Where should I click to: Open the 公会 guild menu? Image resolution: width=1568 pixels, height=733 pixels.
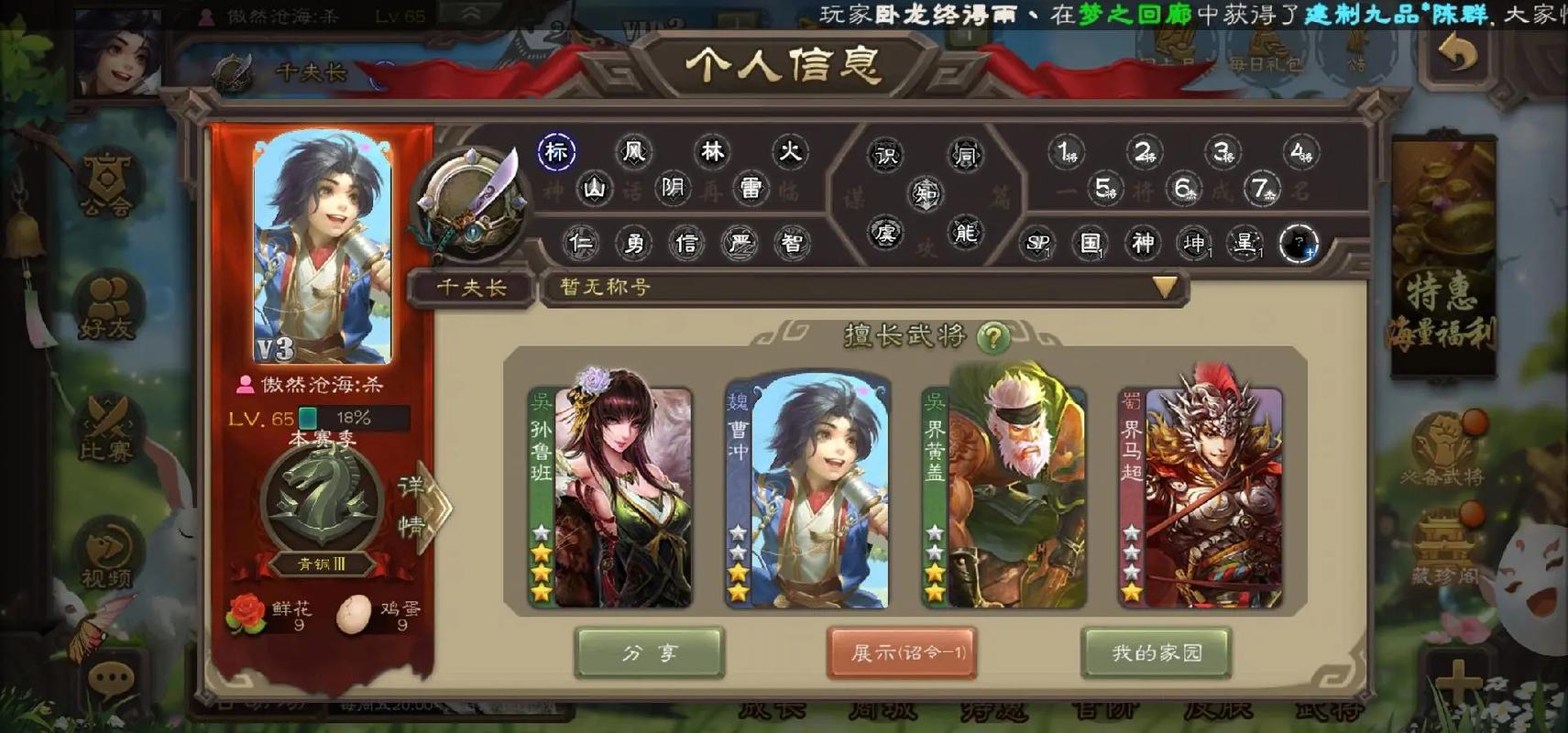click(107, 183)
